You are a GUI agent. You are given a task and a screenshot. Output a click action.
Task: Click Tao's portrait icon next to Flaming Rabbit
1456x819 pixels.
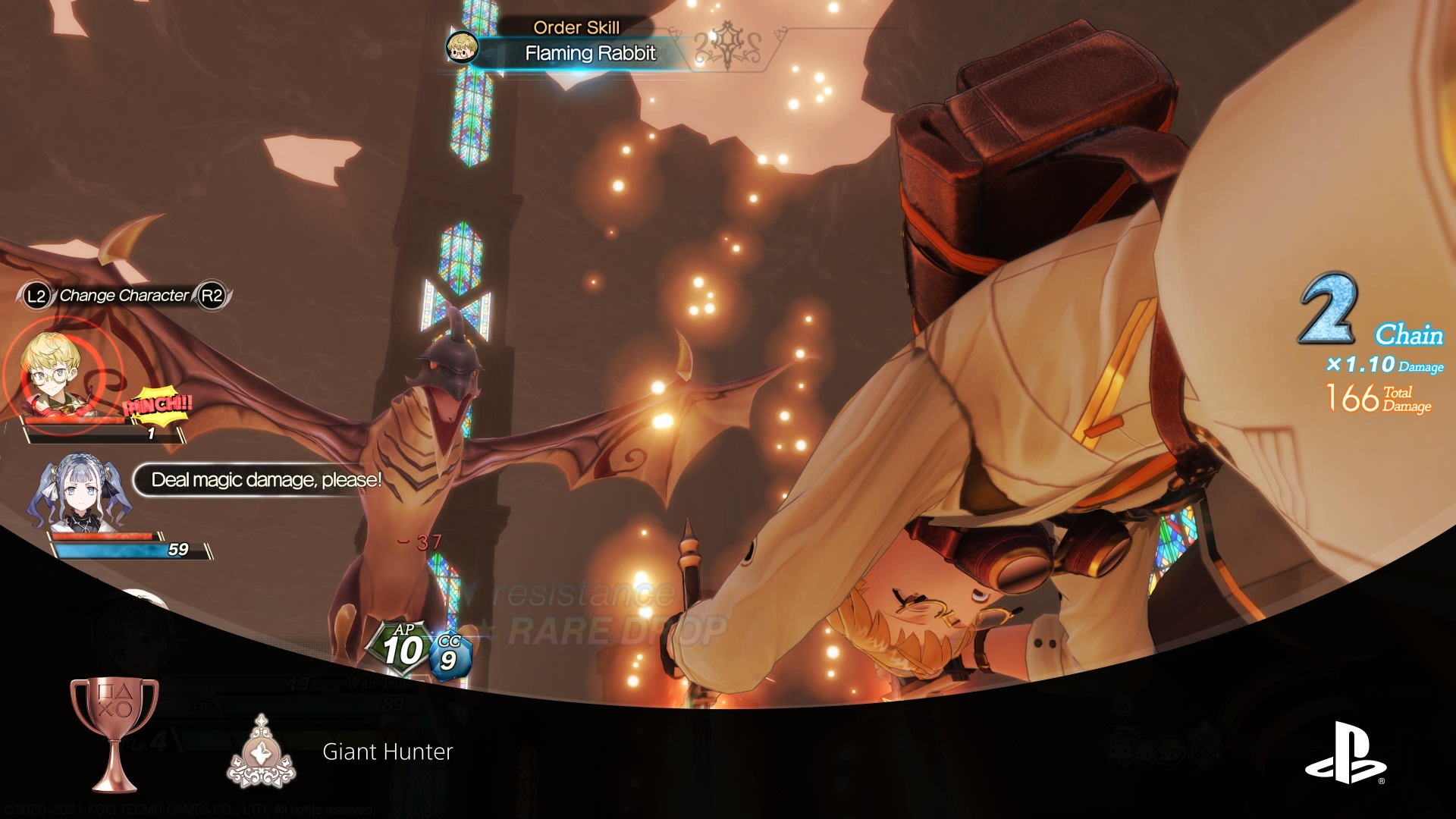click(x=463, y=45)
